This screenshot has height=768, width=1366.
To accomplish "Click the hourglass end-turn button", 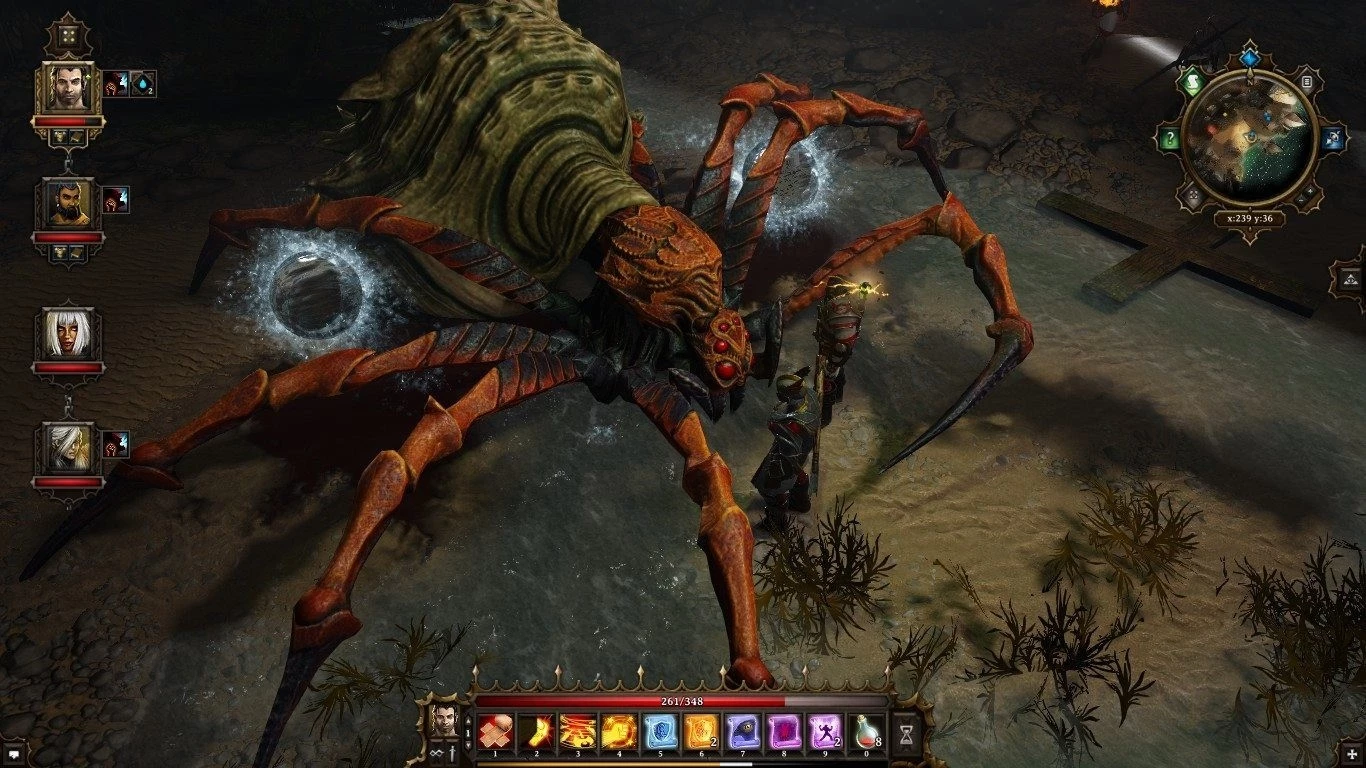I will [x=906, y=734].
